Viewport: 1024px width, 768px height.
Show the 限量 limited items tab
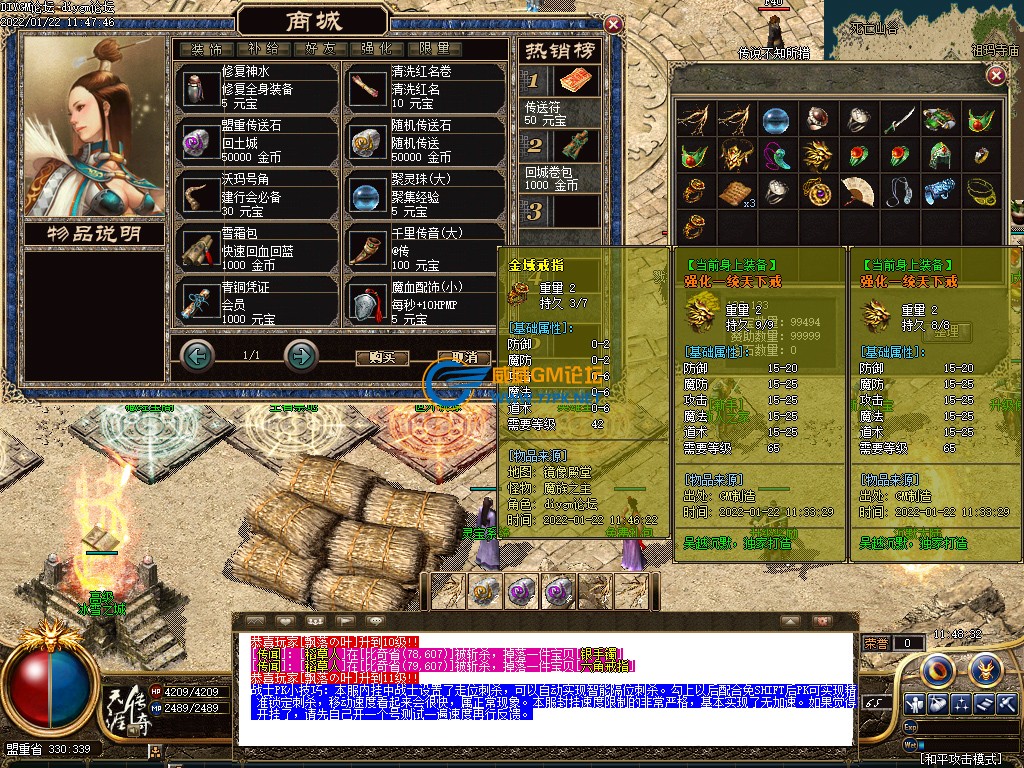[434, 48]
